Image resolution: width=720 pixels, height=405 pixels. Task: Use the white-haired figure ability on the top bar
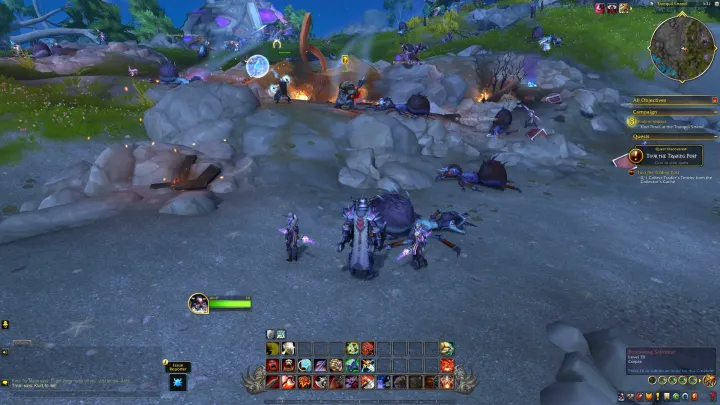288,348
